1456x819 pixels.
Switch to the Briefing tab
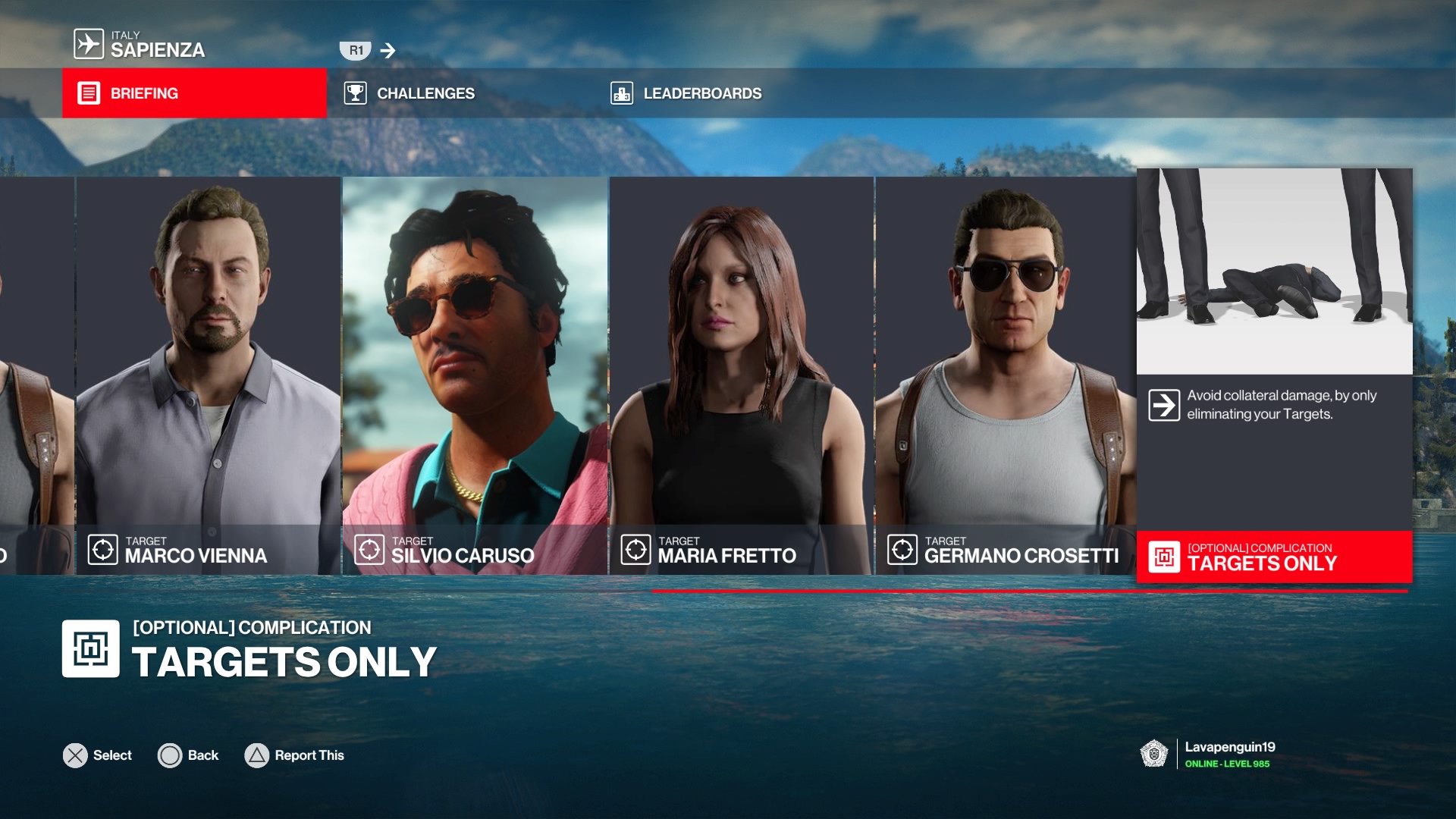coord(194,93)
